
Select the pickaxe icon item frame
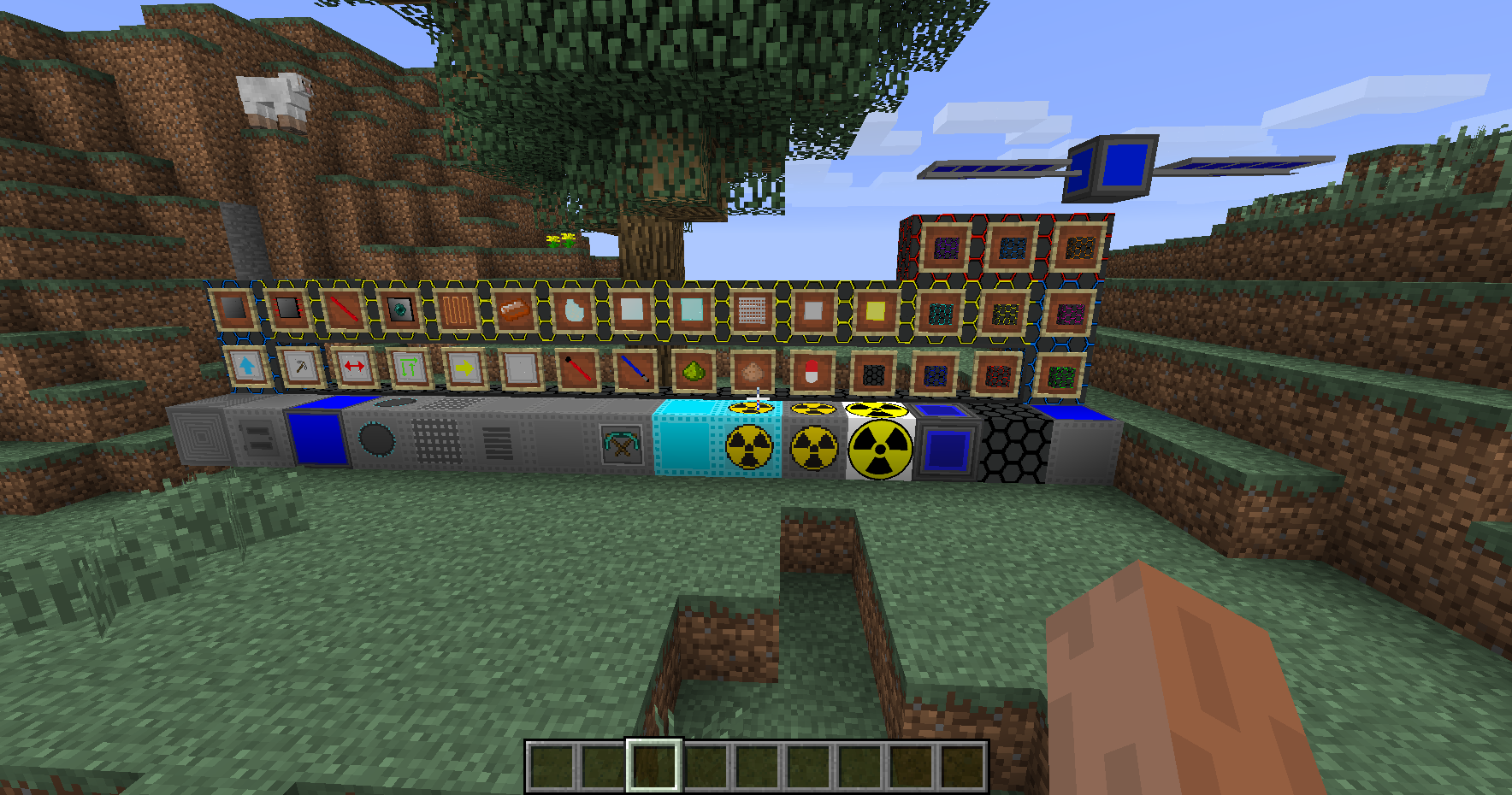[303, 368]
